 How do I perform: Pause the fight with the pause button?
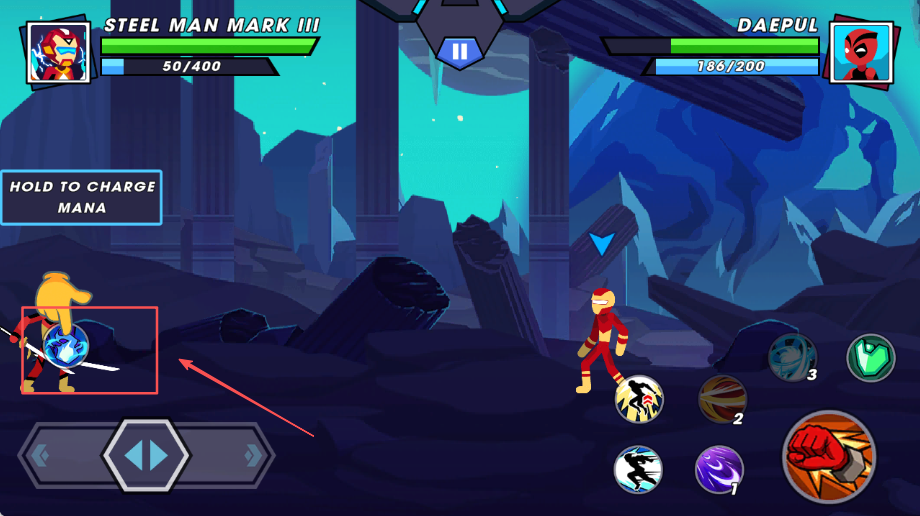[459, 52]
